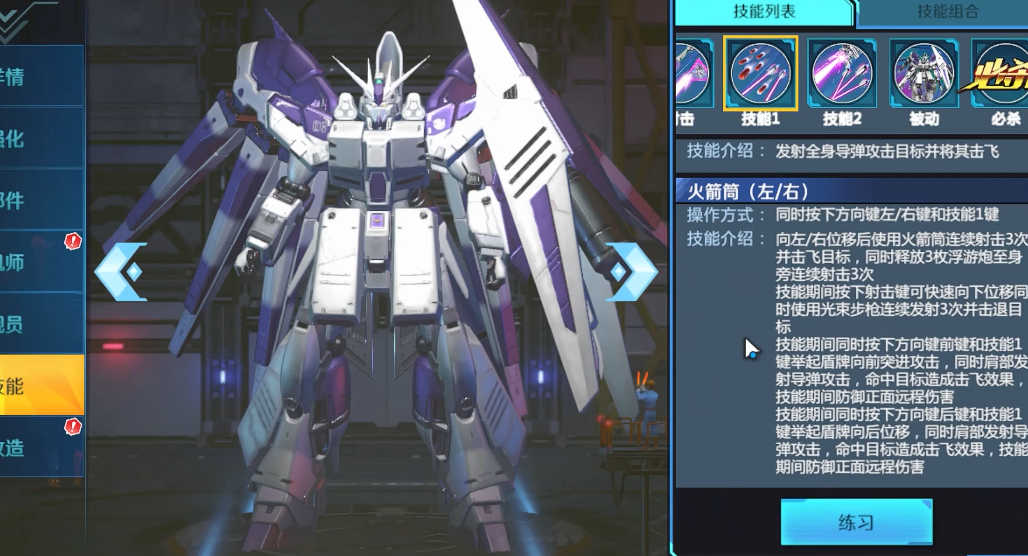
Task: Open the 部件 parts menu entry
Action: click(x=40, y=200)
